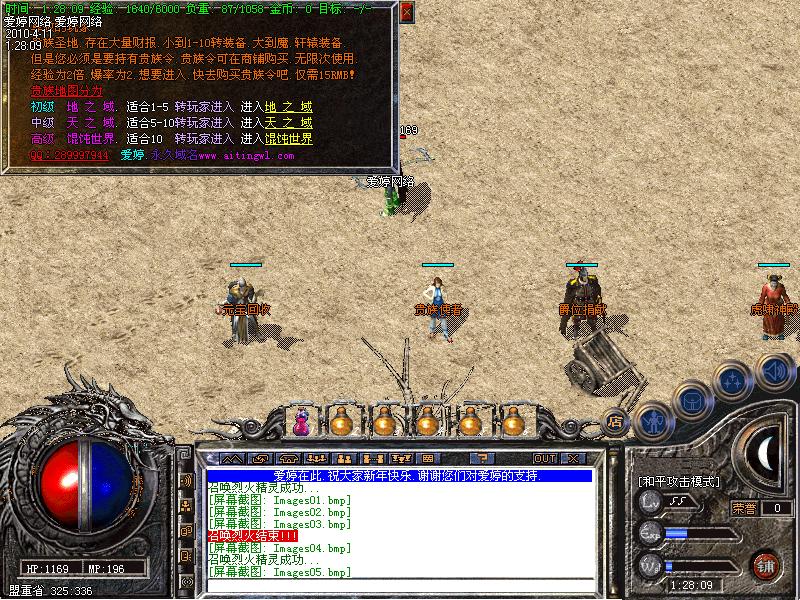Use the purple potion in the belt
The height and width of the screenshot is (600, 800).
point(300,422)
